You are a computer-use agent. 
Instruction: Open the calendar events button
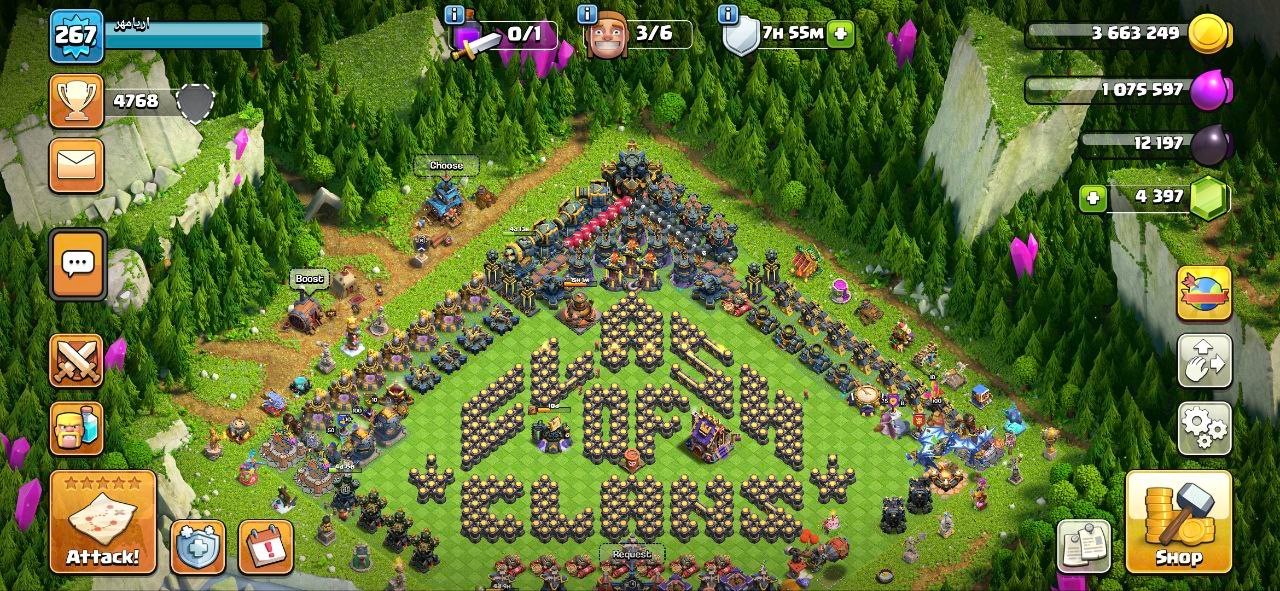266,547
